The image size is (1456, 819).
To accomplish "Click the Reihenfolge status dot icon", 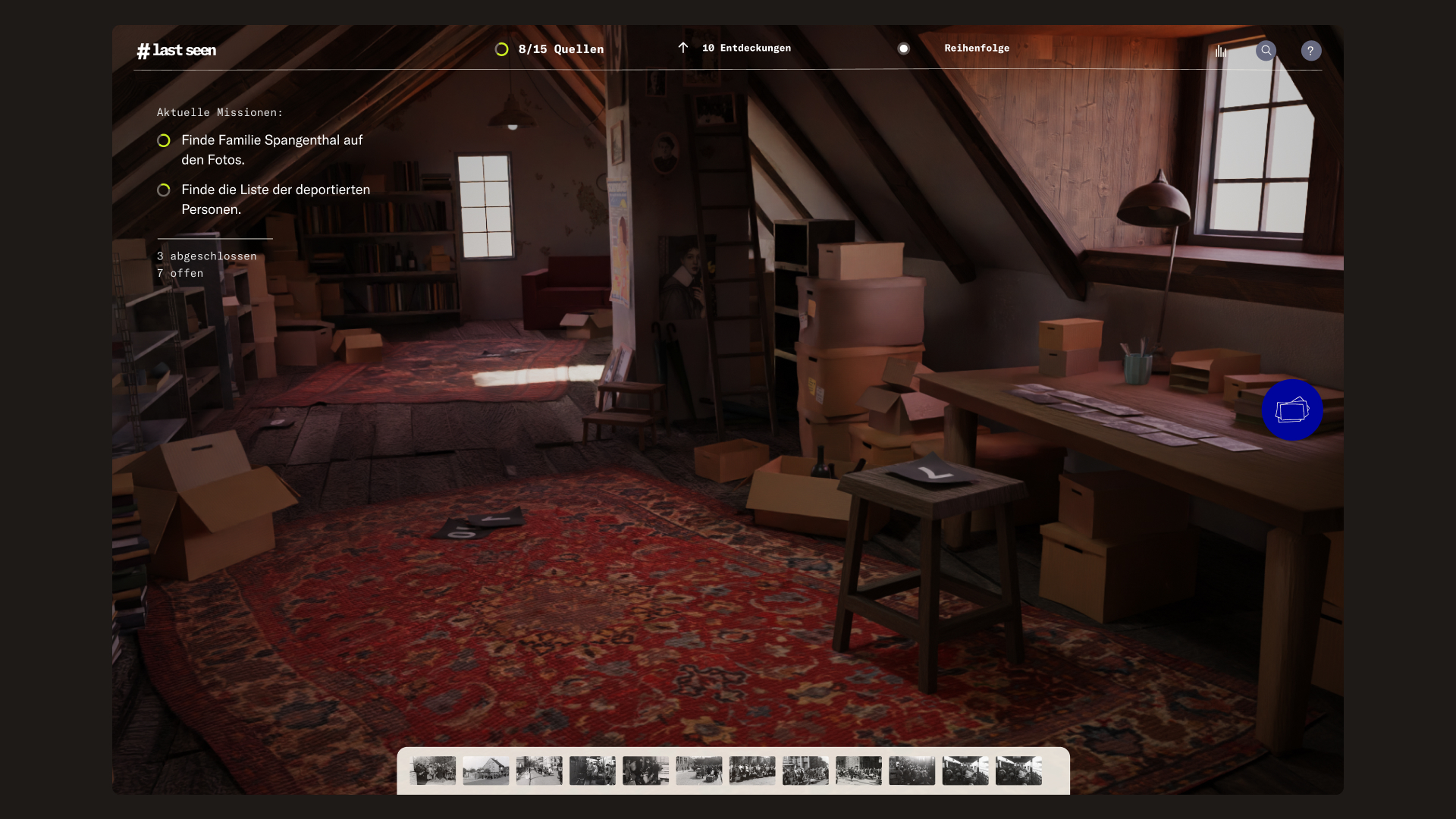I will (x=904, y=49).
